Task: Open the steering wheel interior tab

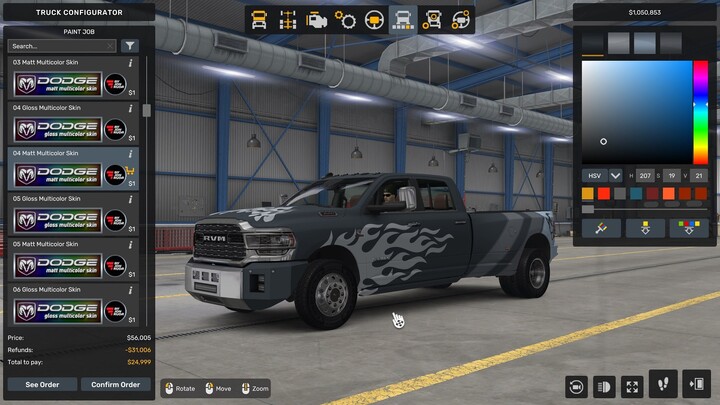Action: 375,19
